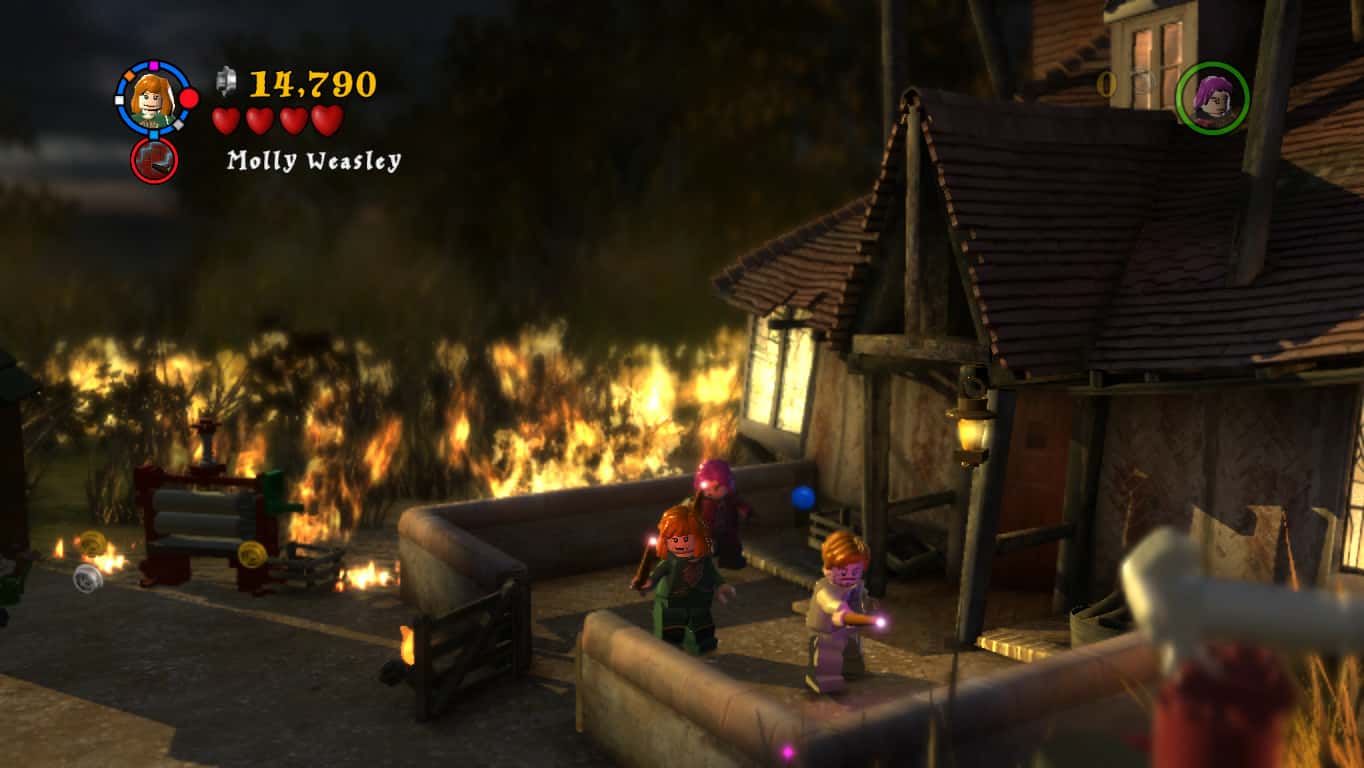This screenshot has height=768, width=1364.
Task: Click the silver stud counter icon
Action: (x=226, y=82)
